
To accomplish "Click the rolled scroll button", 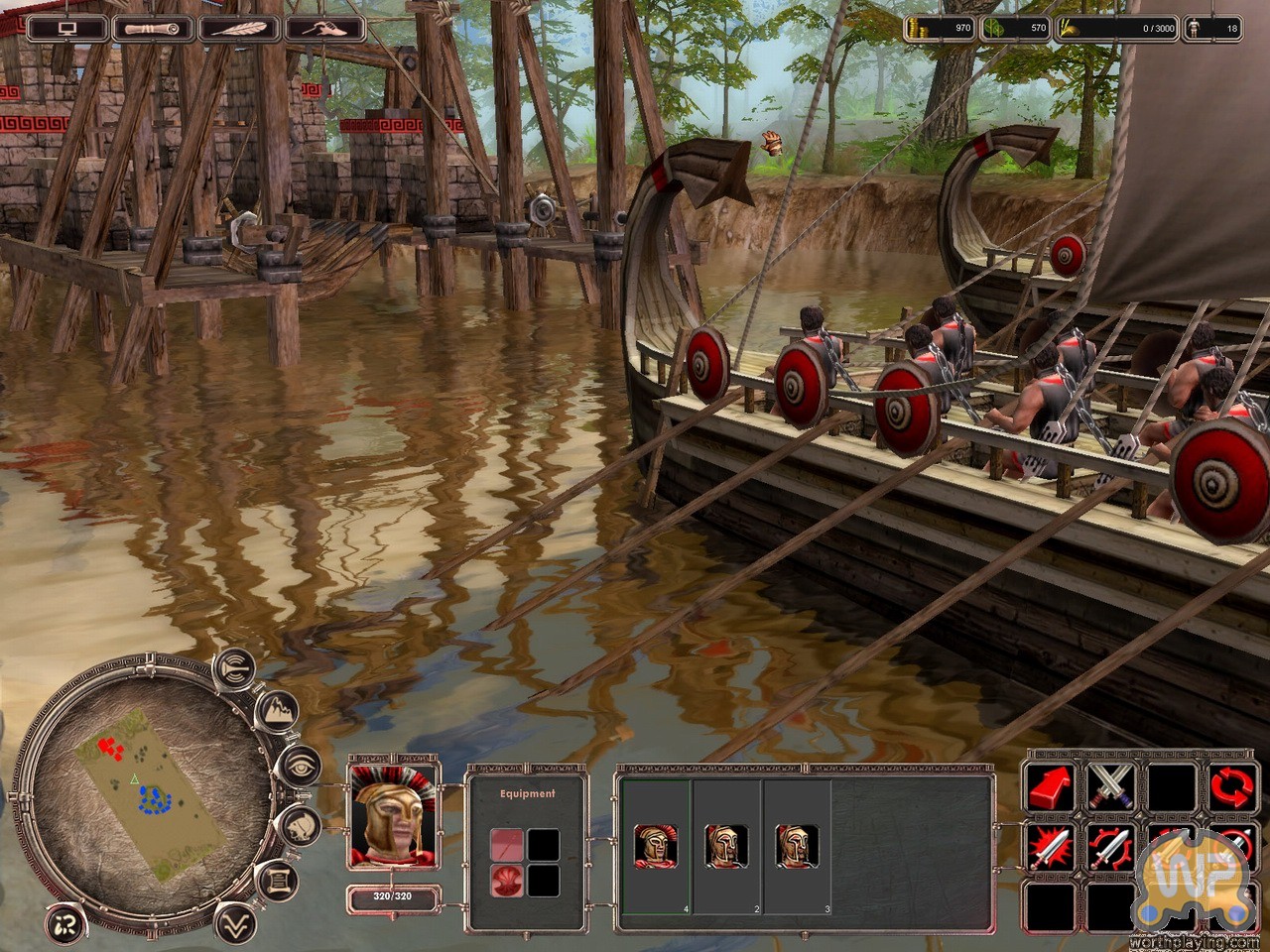I will (152, 28).
